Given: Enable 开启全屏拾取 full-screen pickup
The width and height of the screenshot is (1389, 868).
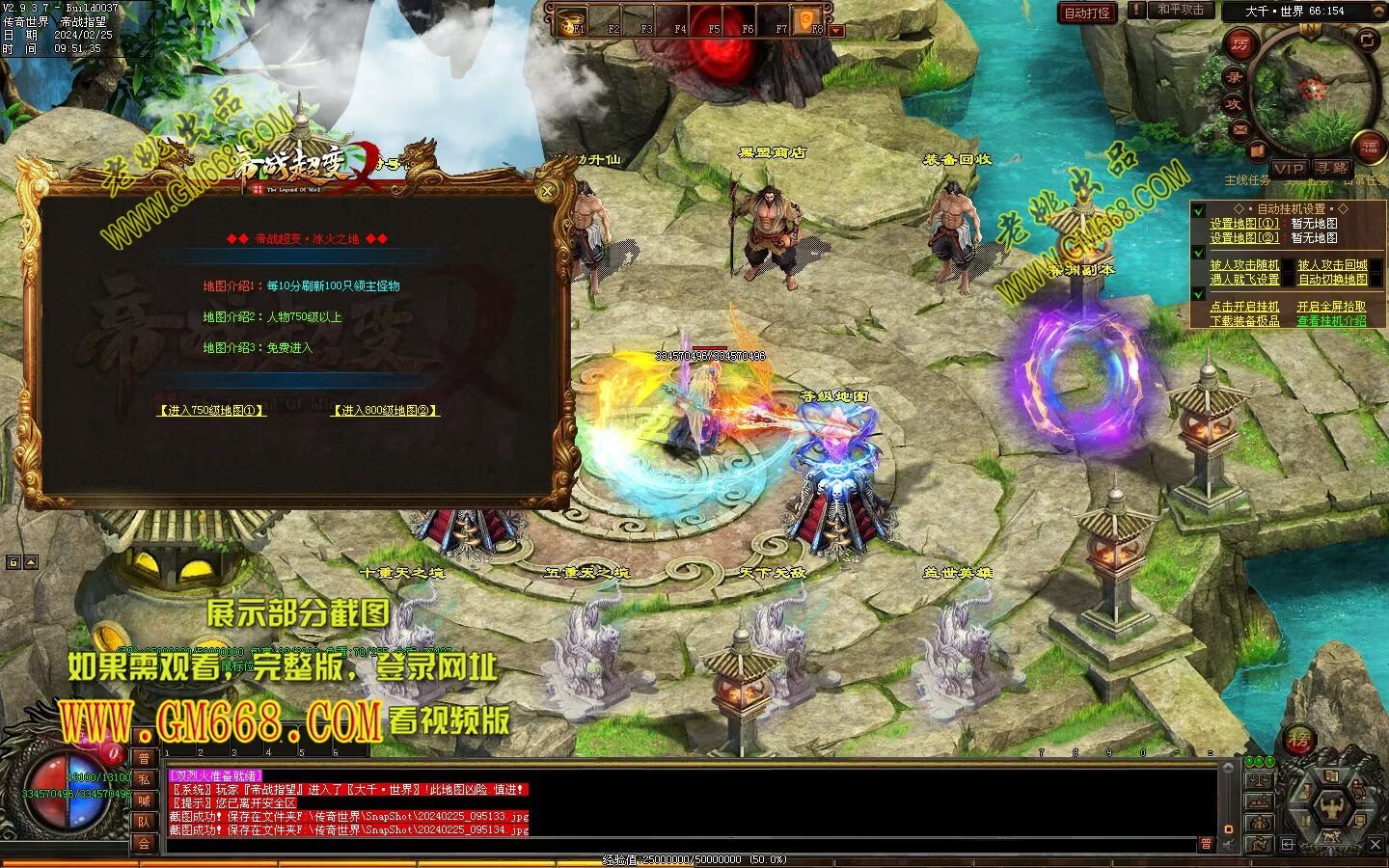Looking at the screenshot, I should click(x=1331, y=307).
